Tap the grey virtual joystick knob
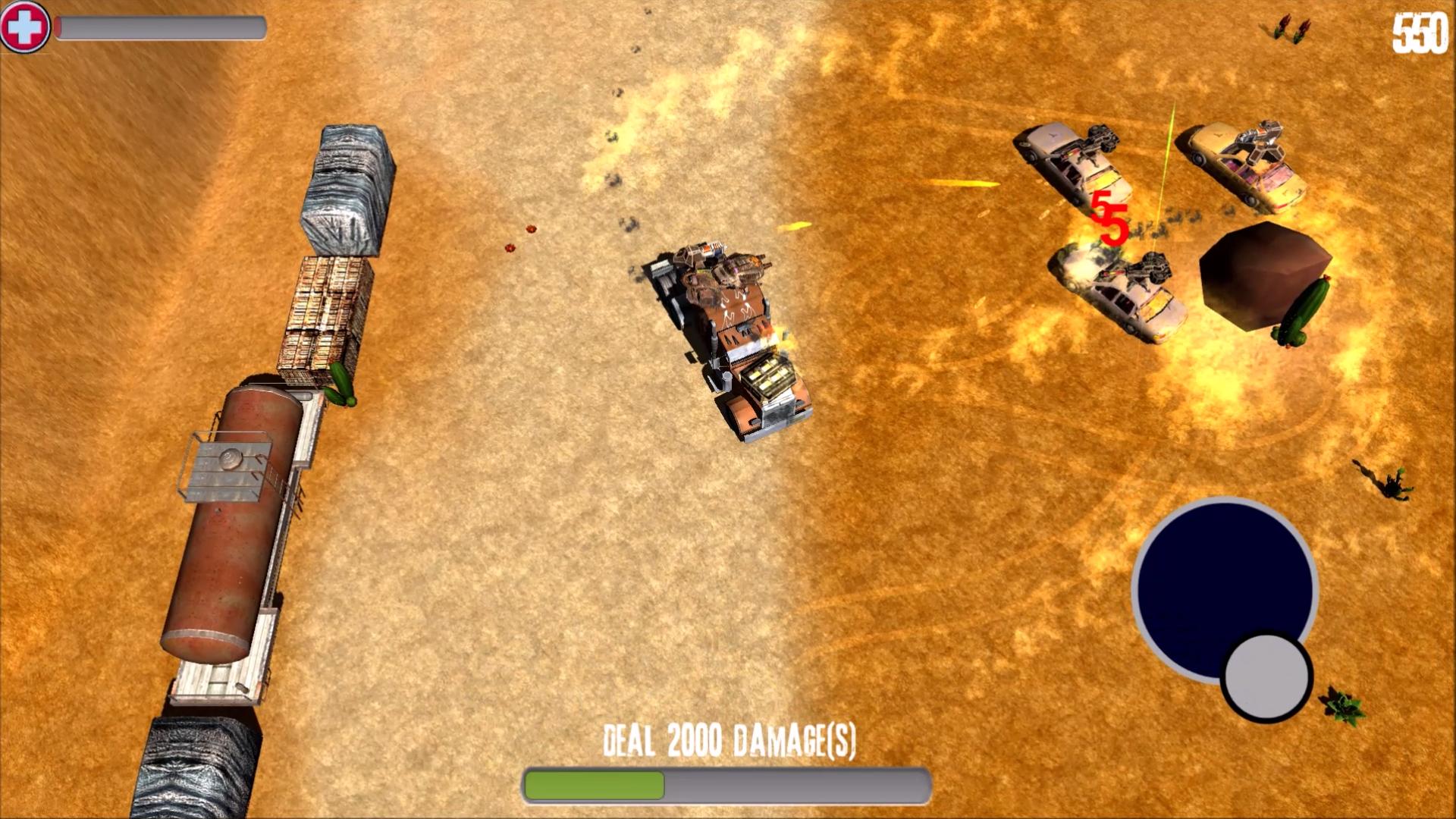 pyautogui.click(x=1266, y=676)
